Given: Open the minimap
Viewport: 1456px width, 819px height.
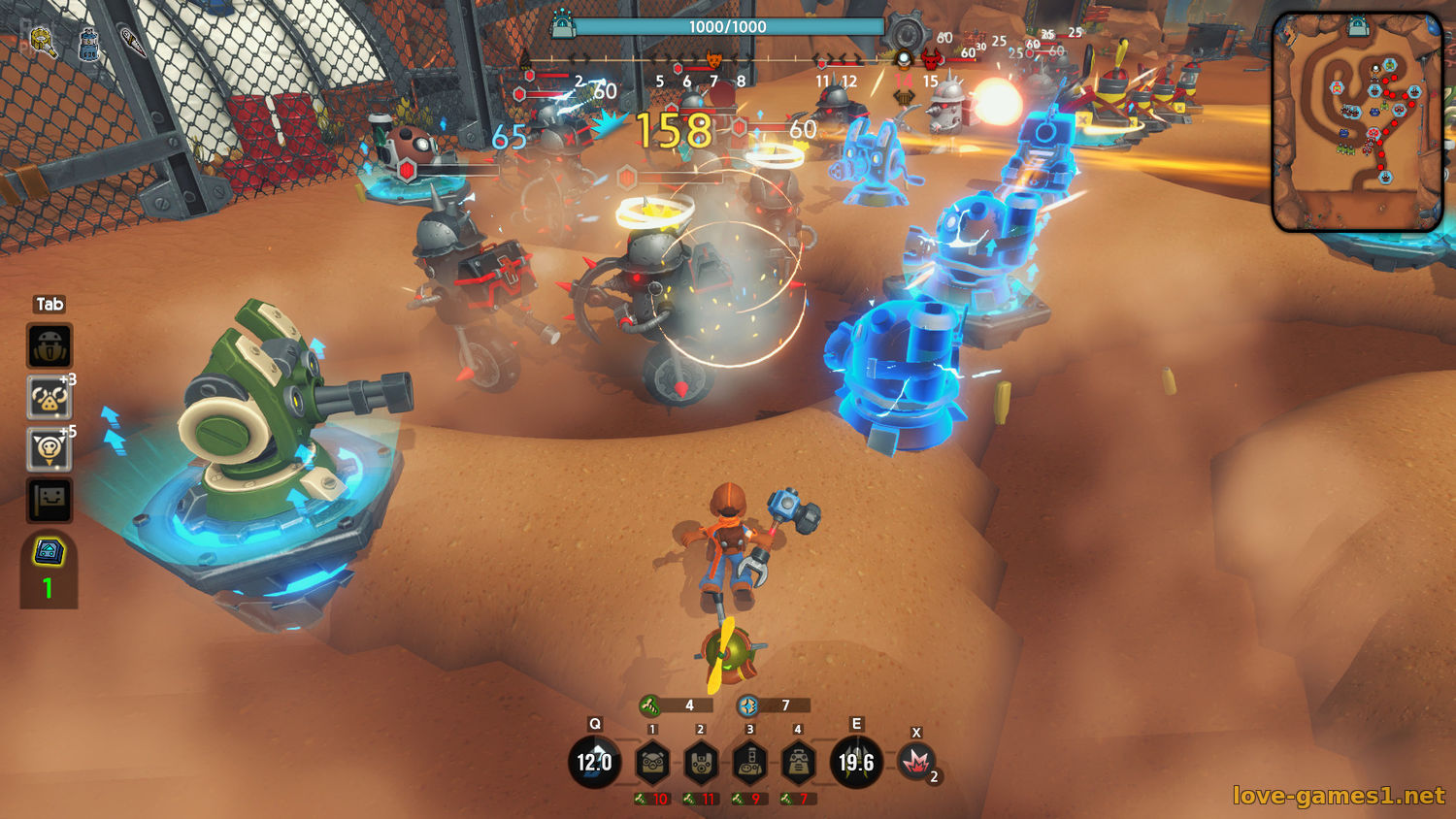Looking at the screenshot, I should [x=1357, y=121].
